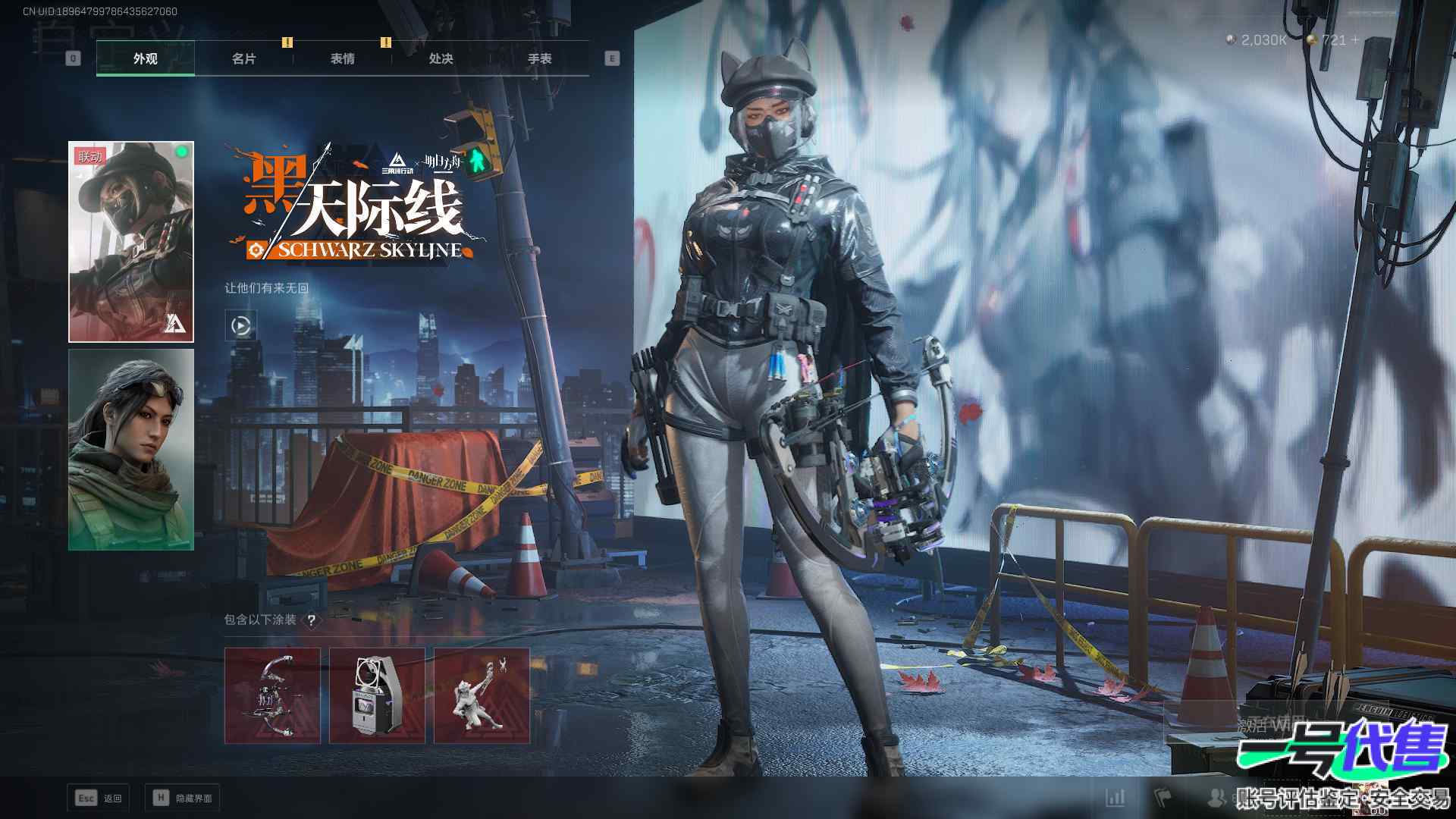Select the default green-scarf skin card

[x=131, y=449]
